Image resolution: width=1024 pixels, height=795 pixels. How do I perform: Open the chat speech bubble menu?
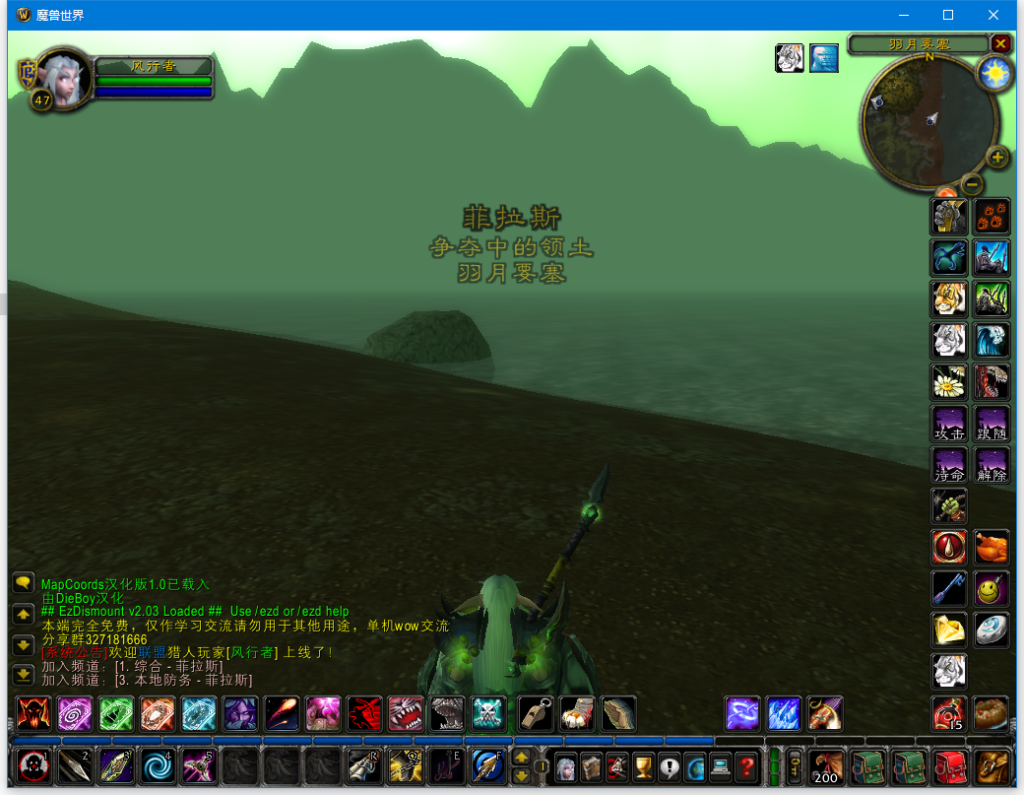tap(23, 583)
